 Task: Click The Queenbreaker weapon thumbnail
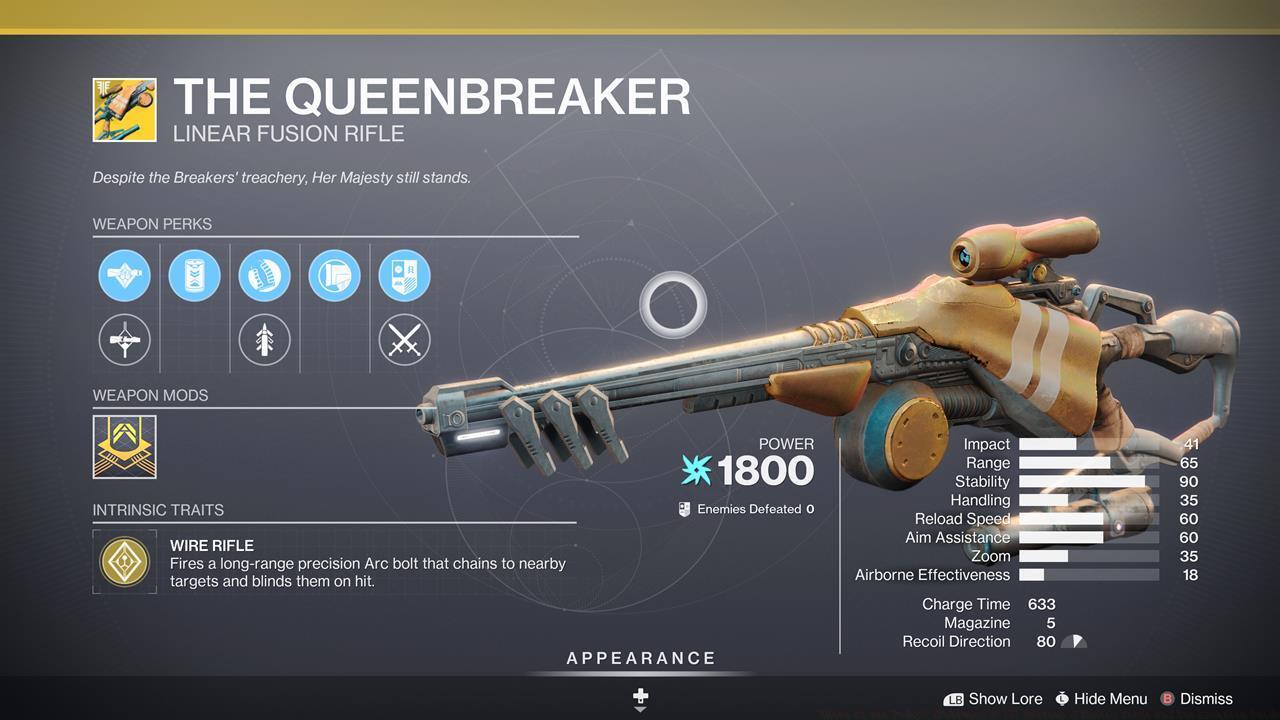tap(124, 109)
